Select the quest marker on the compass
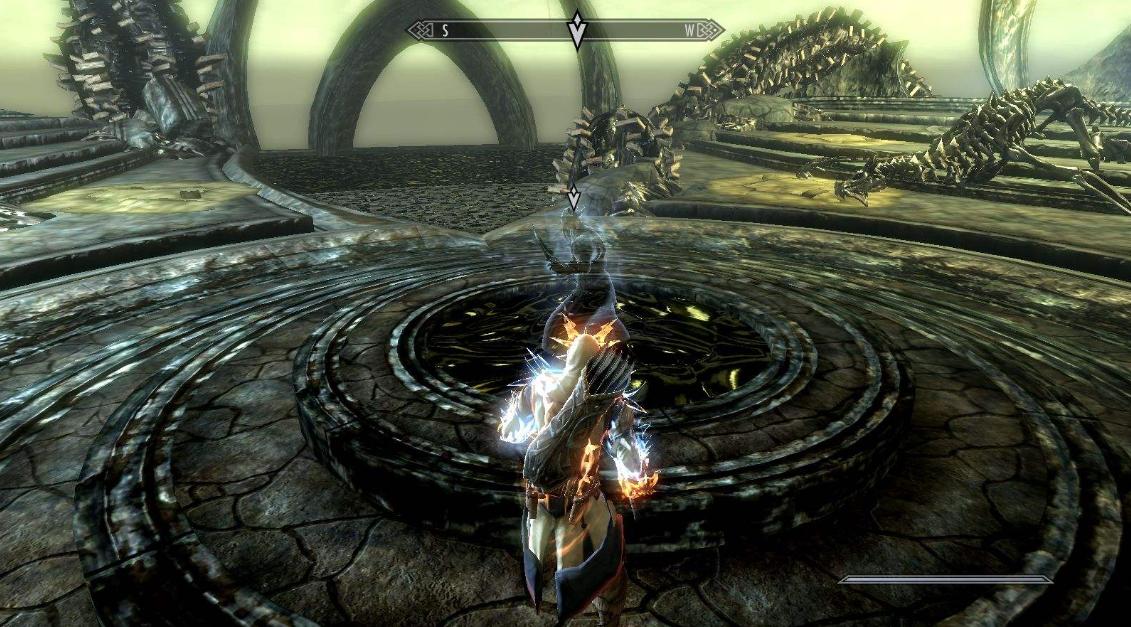Image resolution: width=1131 pixels, height=627 pixels. click(x=577, y=30)
